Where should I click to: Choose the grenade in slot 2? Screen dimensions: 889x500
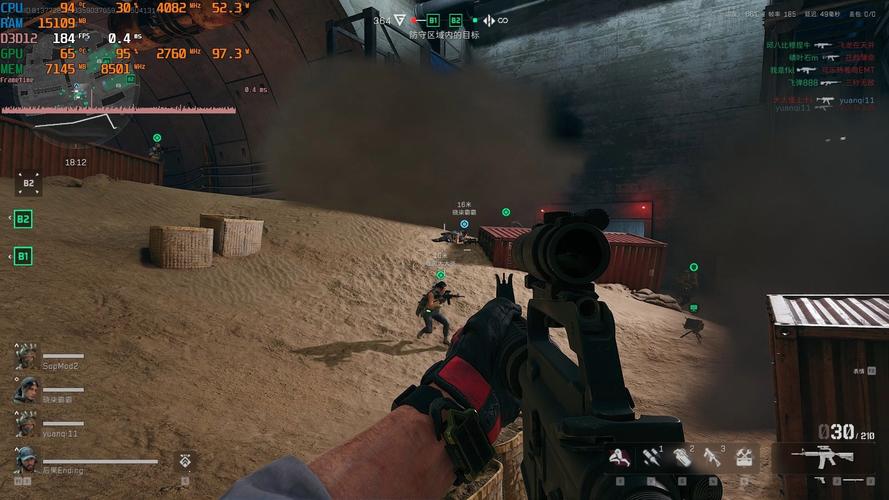682,457
